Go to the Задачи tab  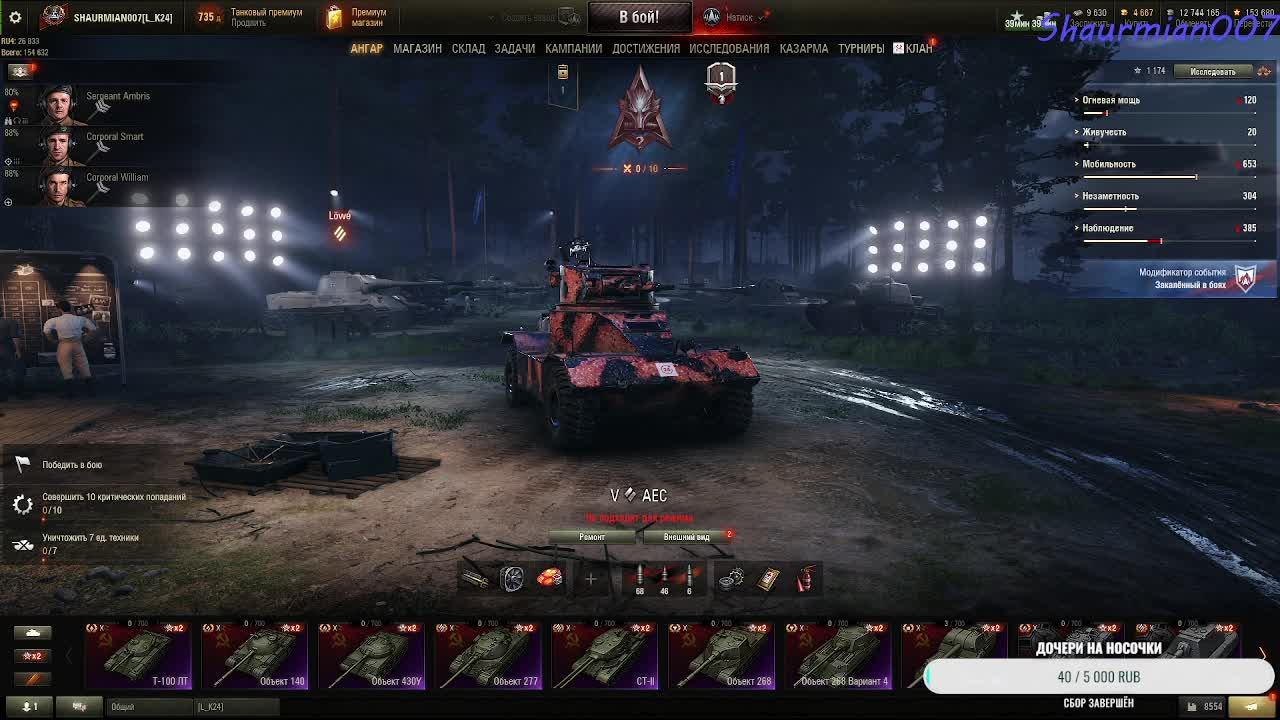(x=514, y=48)
